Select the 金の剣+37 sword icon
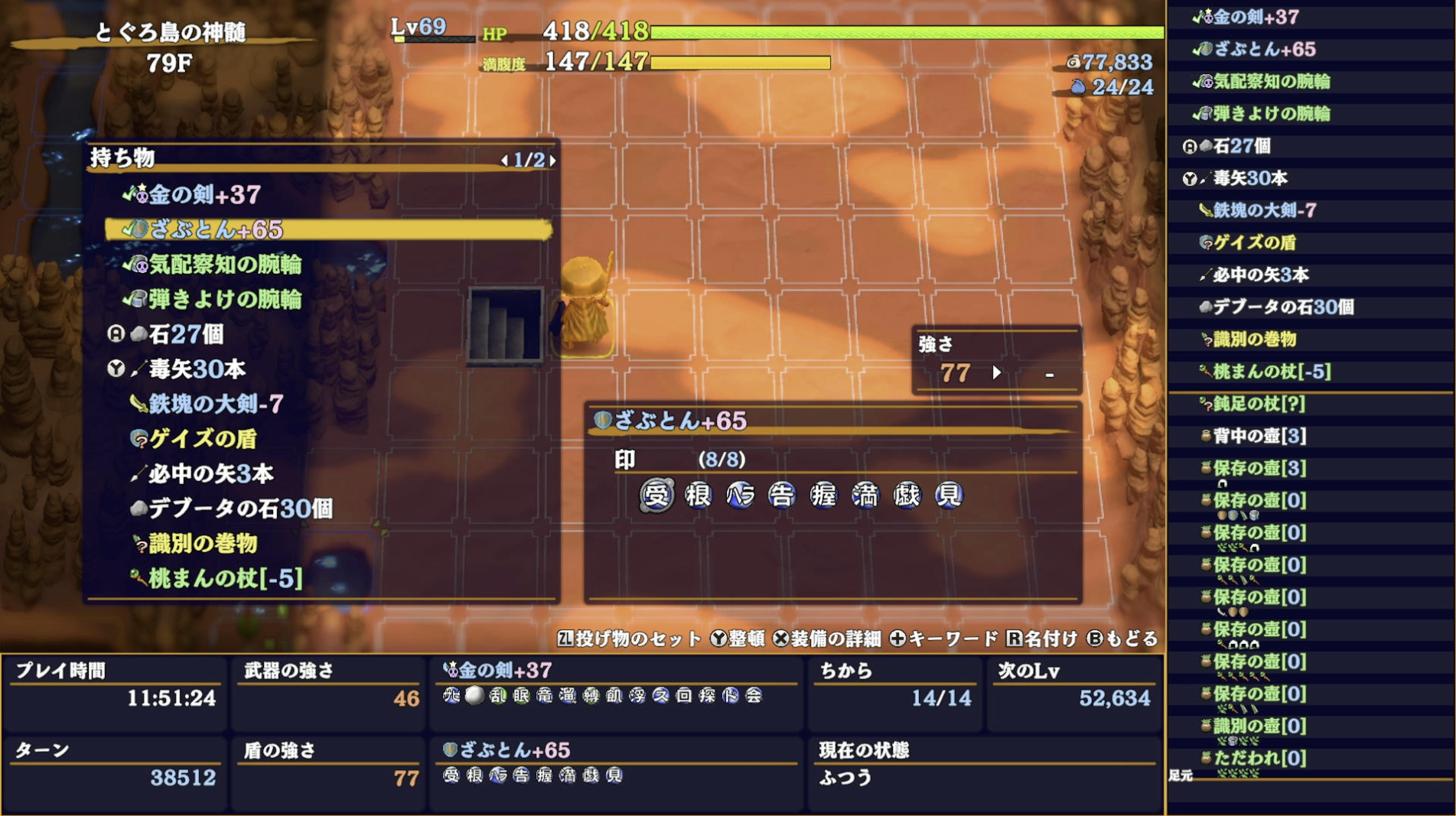This screenshot has height=816, width=1456. click(142, 195)
